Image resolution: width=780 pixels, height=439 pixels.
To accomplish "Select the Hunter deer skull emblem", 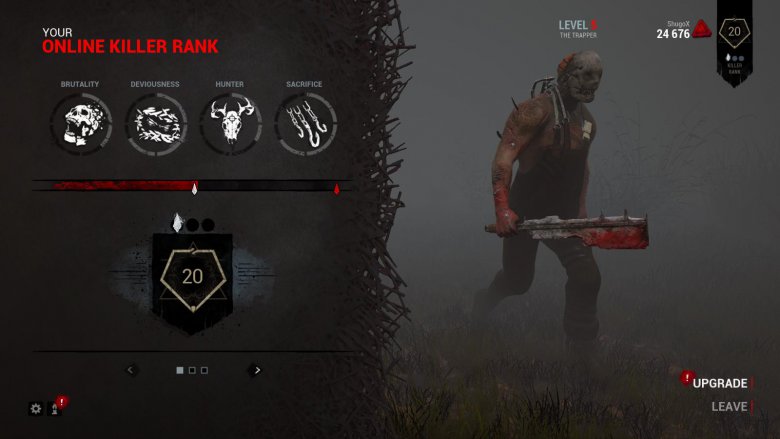I will pos(230,126).
